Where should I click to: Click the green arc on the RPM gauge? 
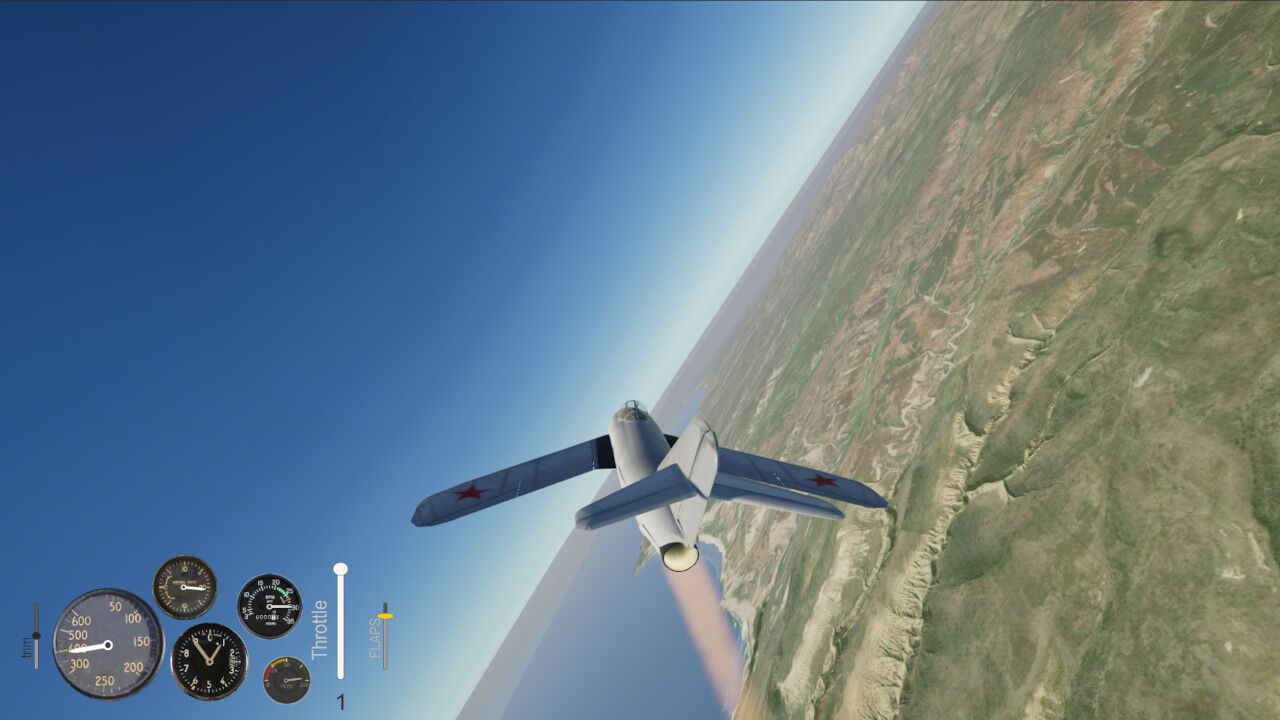(x=284, y=589)
